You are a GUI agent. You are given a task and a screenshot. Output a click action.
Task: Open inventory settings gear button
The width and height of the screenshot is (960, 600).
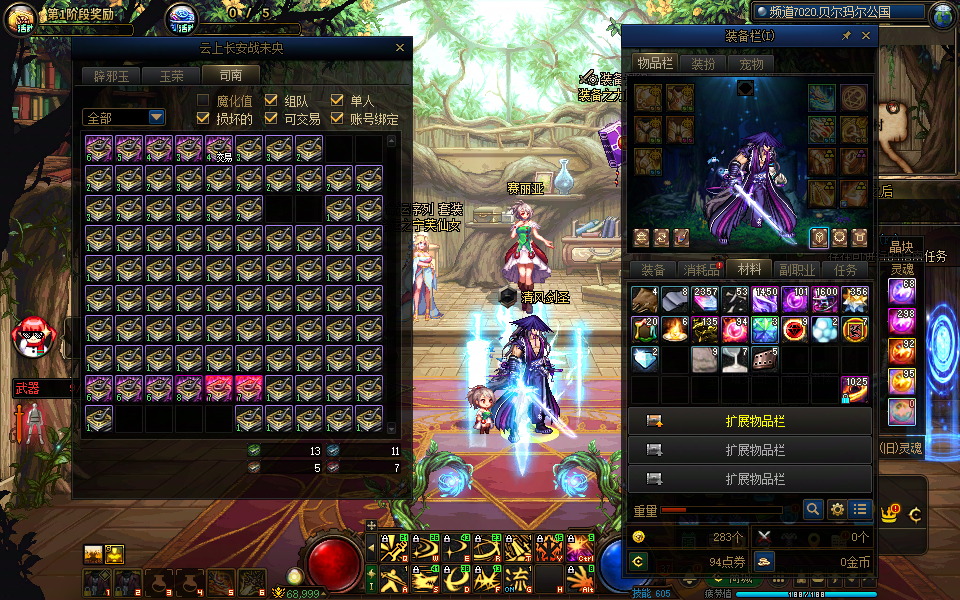point(838,509)
